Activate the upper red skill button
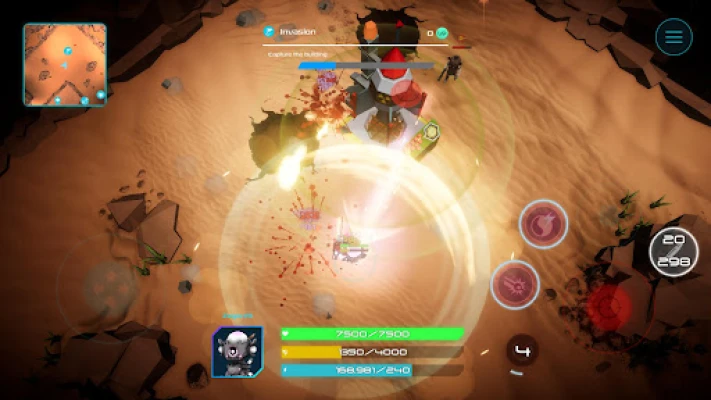The height and width of the screenshot is (400, 711). click(x=543, y=224)
